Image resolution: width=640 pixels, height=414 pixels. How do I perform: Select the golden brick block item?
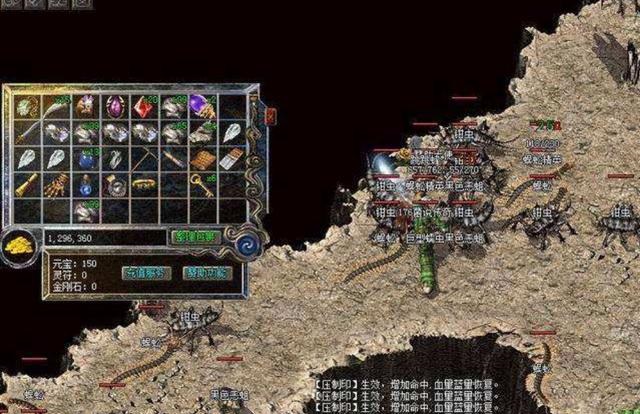click(201, 158)
